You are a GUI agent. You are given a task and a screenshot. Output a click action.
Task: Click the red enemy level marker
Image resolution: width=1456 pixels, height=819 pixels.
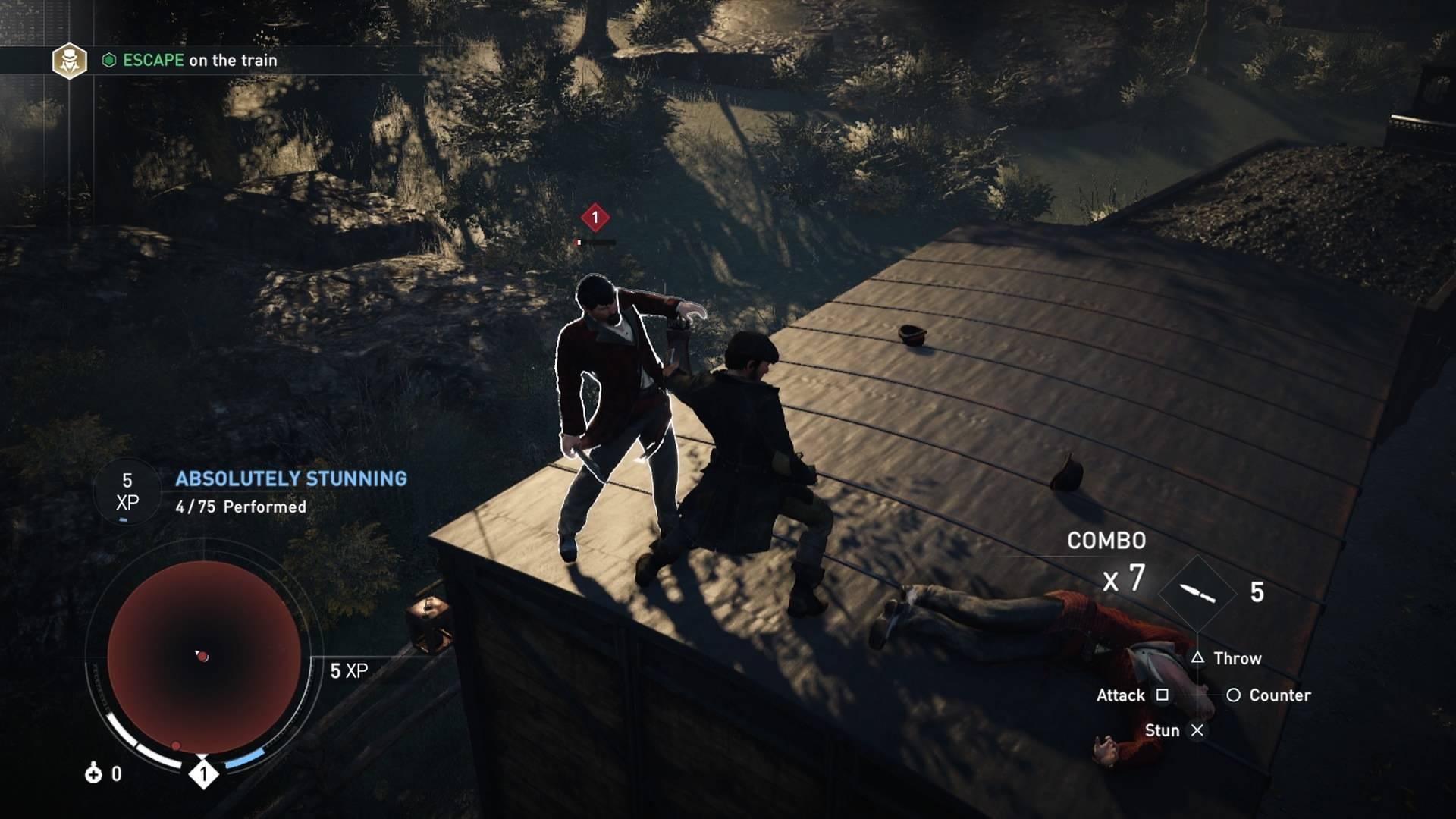(x=595, y=218)
